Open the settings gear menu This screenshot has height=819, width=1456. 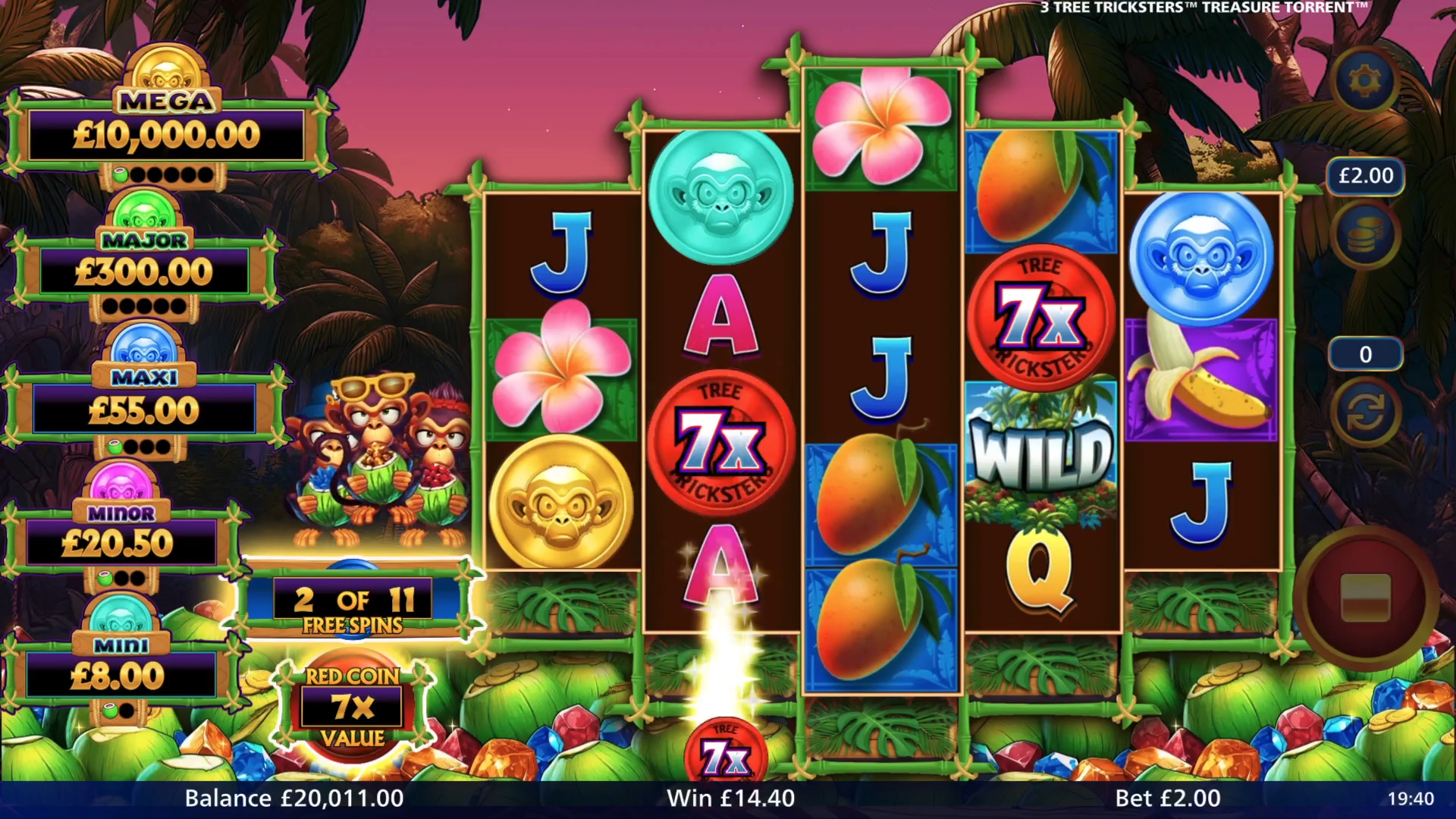[1365, 80]
